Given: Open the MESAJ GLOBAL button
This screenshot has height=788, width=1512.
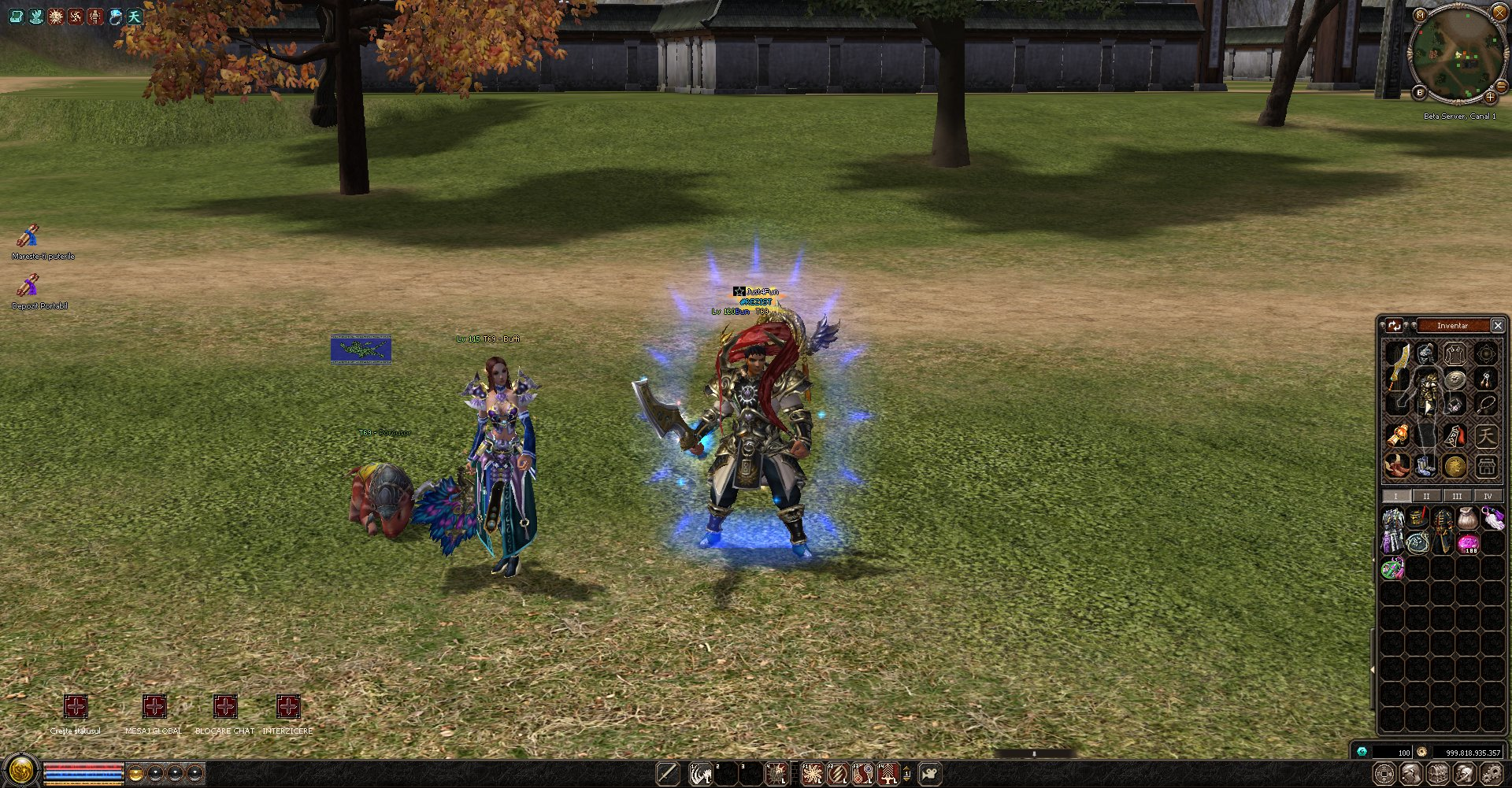Looking at the screenshot, I should point(154,706).
